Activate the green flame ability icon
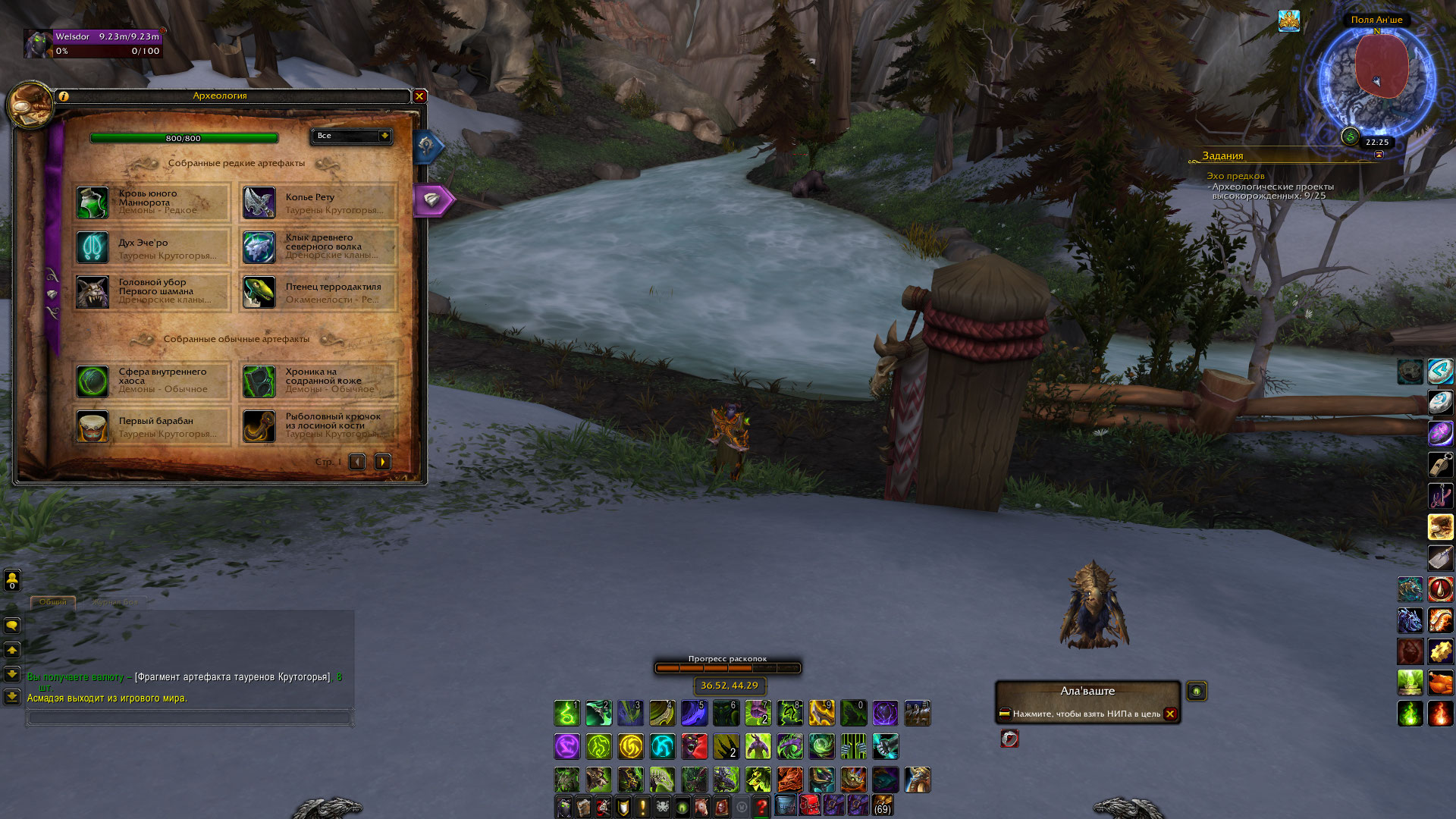1456x819 pixels. [1410, 714]
